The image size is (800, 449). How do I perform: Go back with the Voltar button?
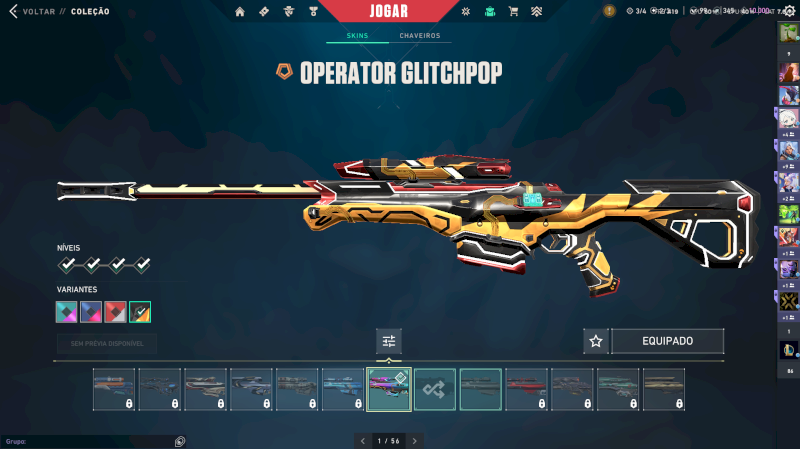pyautogui.click(x=36, y=12)
